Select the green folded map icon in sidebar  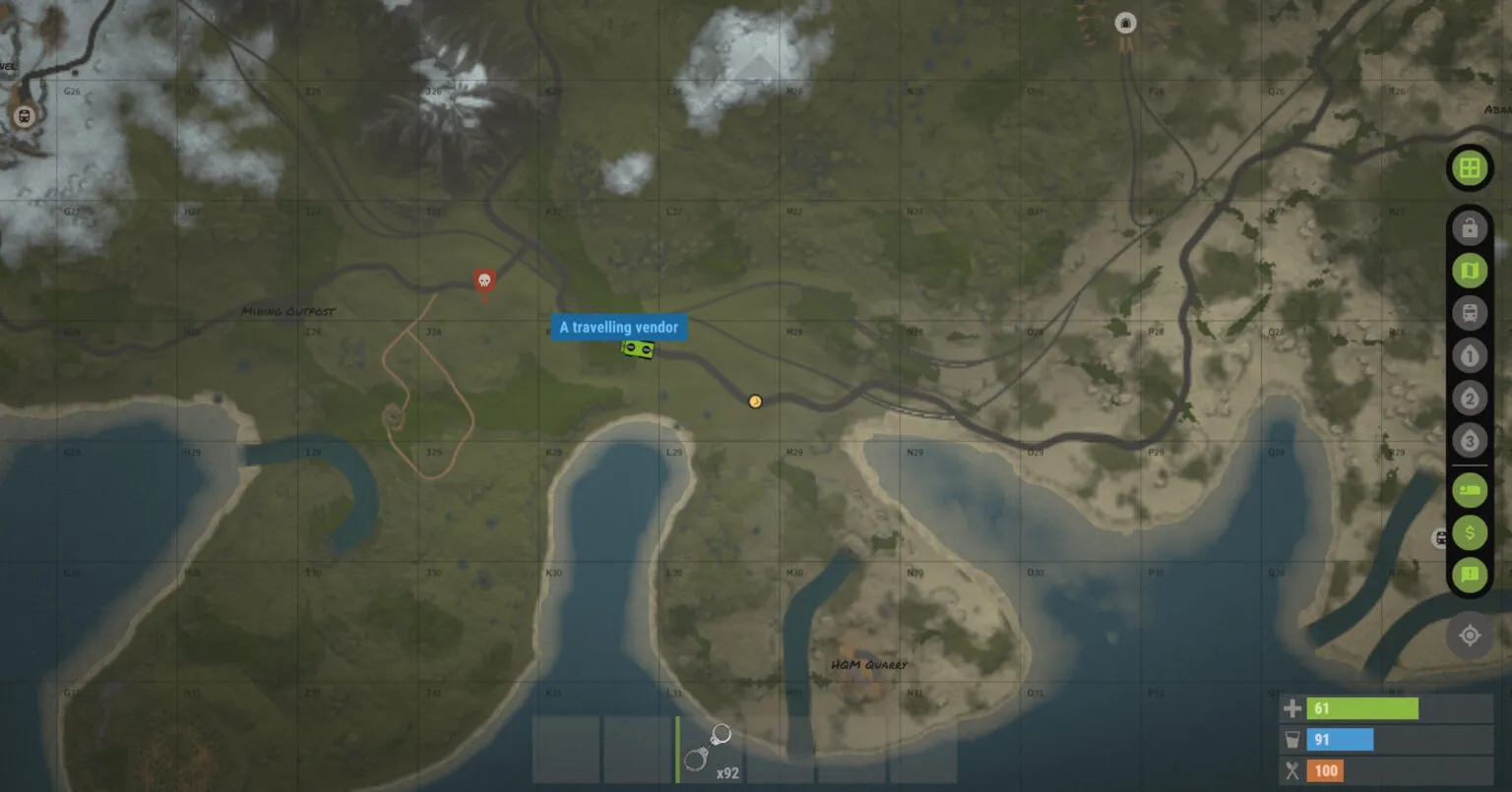pyautogui.click(x=1468, y=270)
